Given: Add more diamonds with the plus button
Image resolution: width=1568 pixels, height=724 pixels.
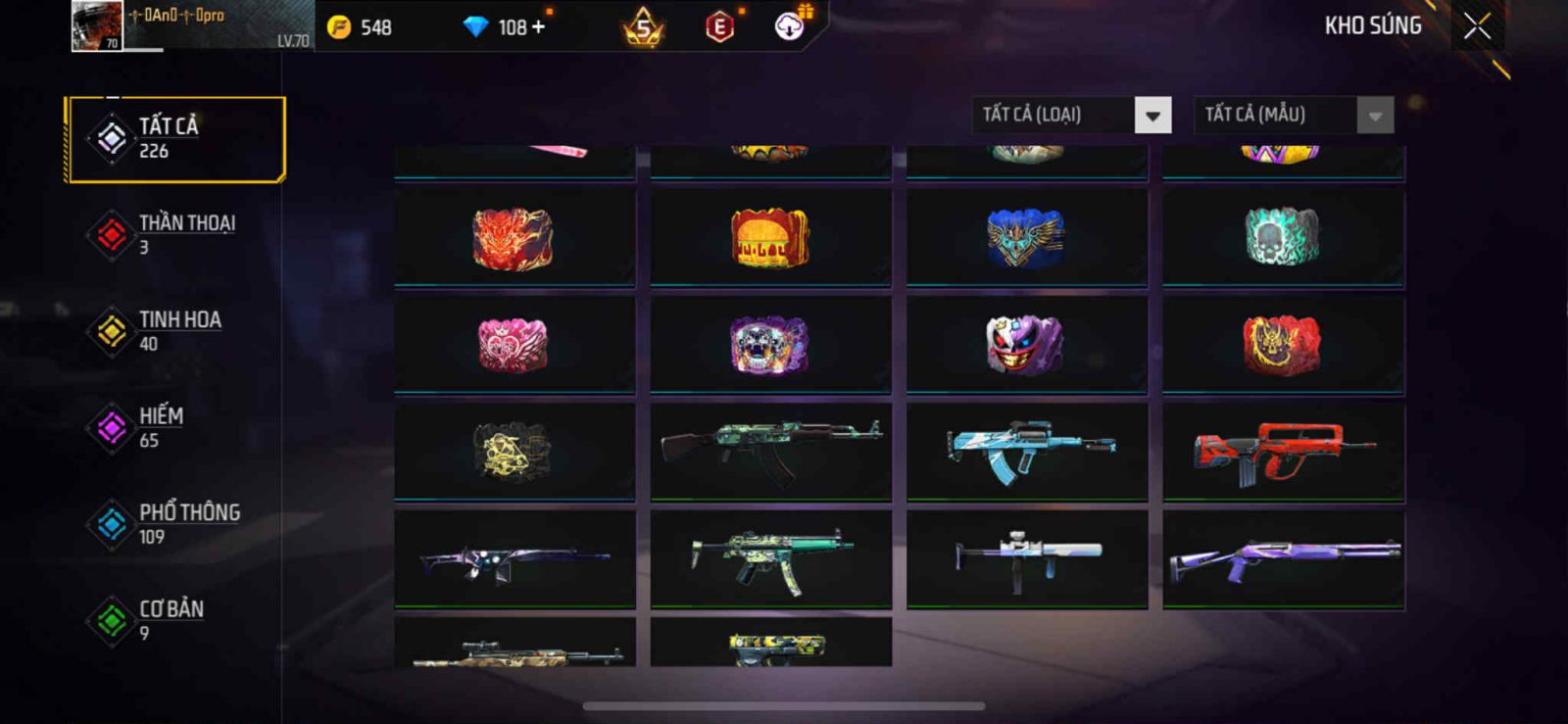Looking at the screenshot, I should coord(538,27).
